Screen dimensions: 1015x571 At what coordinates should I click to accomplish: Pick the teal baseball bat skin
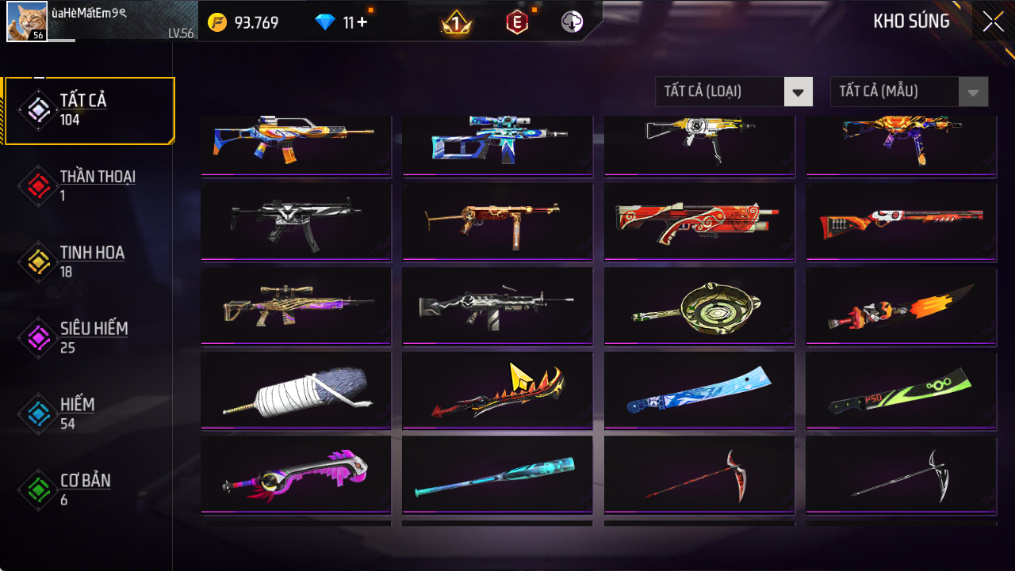[497, 476]
